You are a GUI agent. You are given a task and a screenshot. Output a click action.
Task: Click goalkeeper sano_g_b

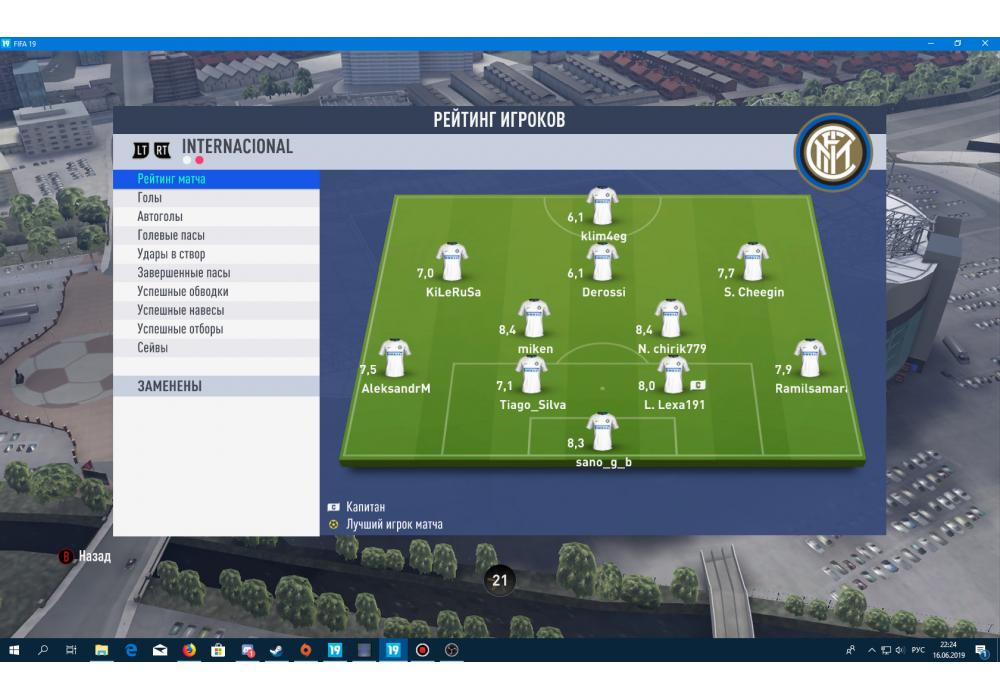pyautogui.click(x=602, y=433)
